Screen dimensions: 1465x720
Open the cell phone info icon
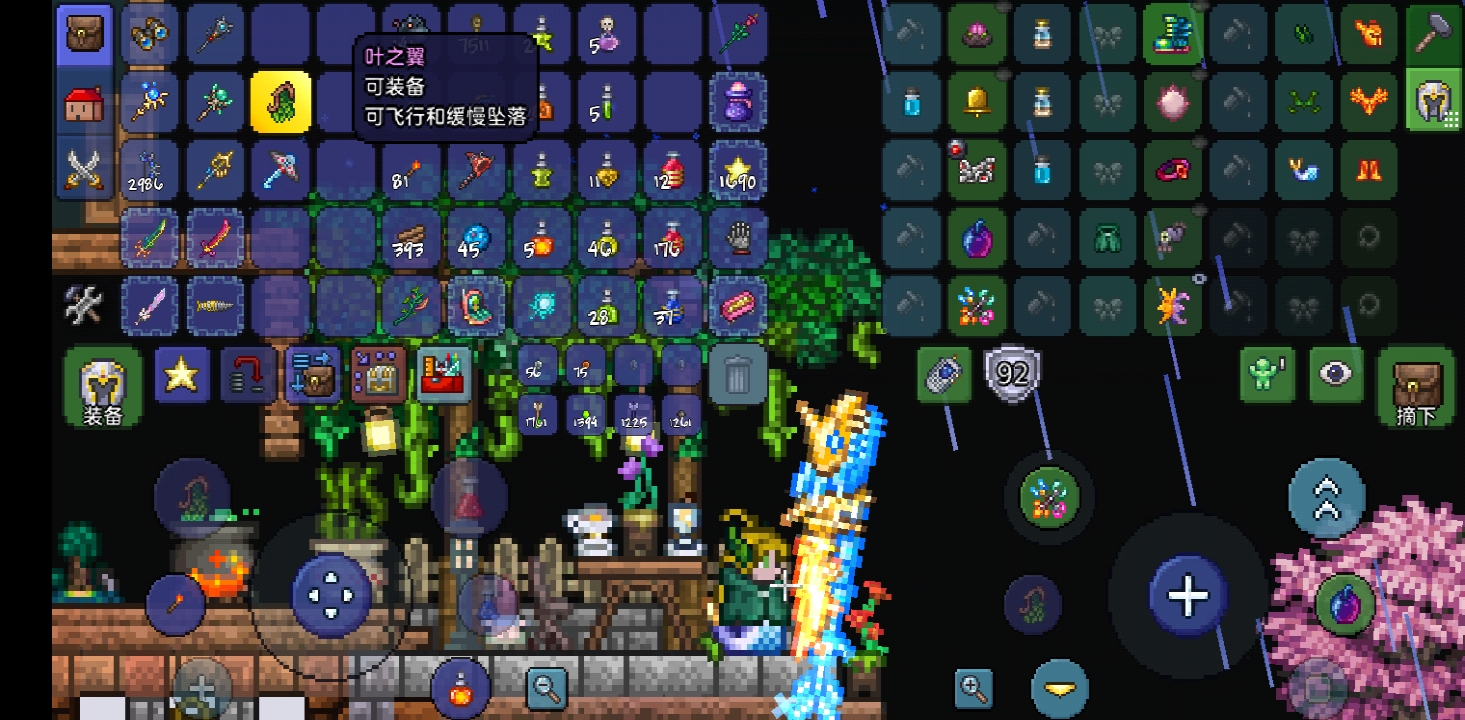coord(944,374)
